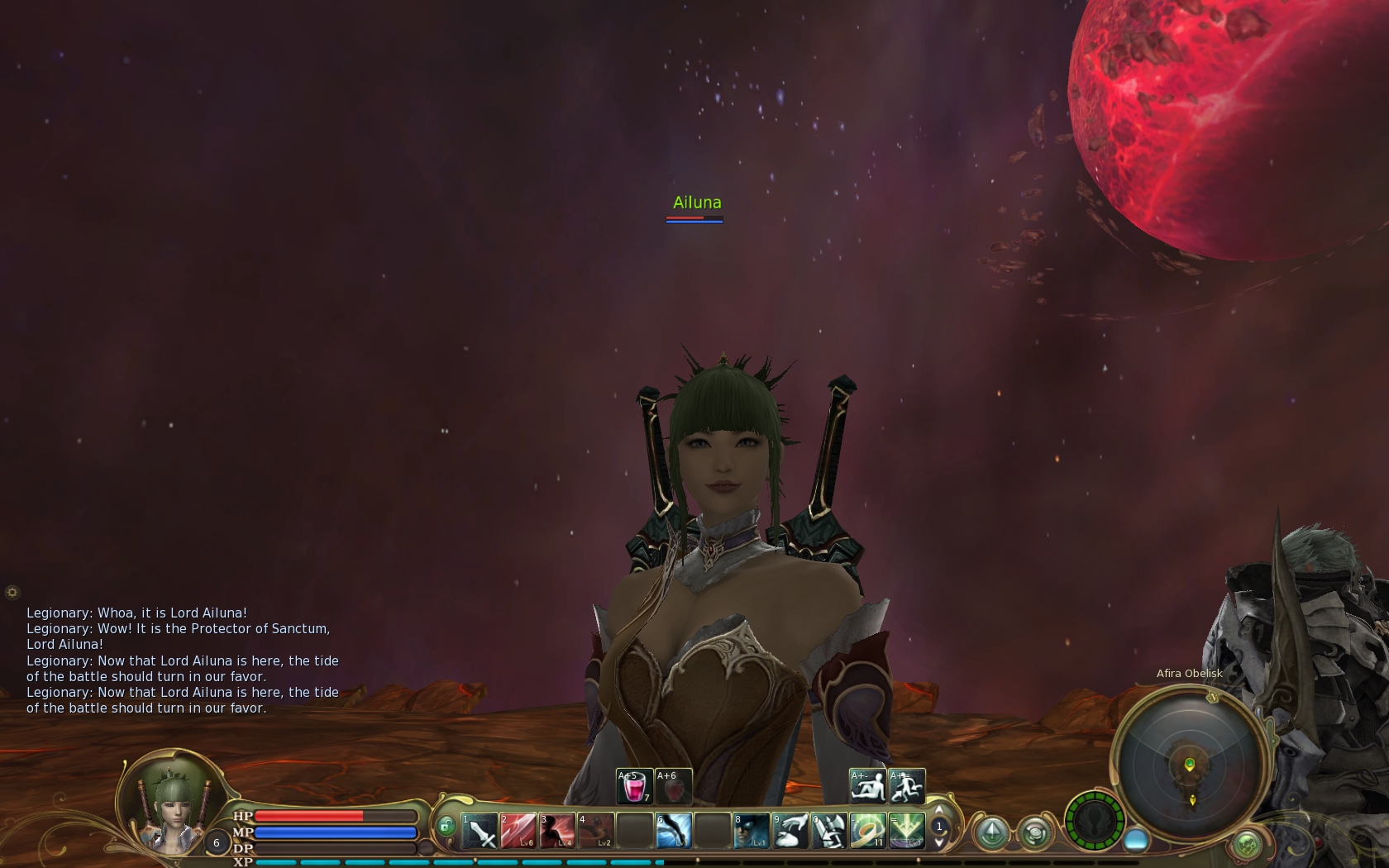Toggle the running figure action
The height and width of the screenshot is (868, 1389).
[x=906, y=786]
